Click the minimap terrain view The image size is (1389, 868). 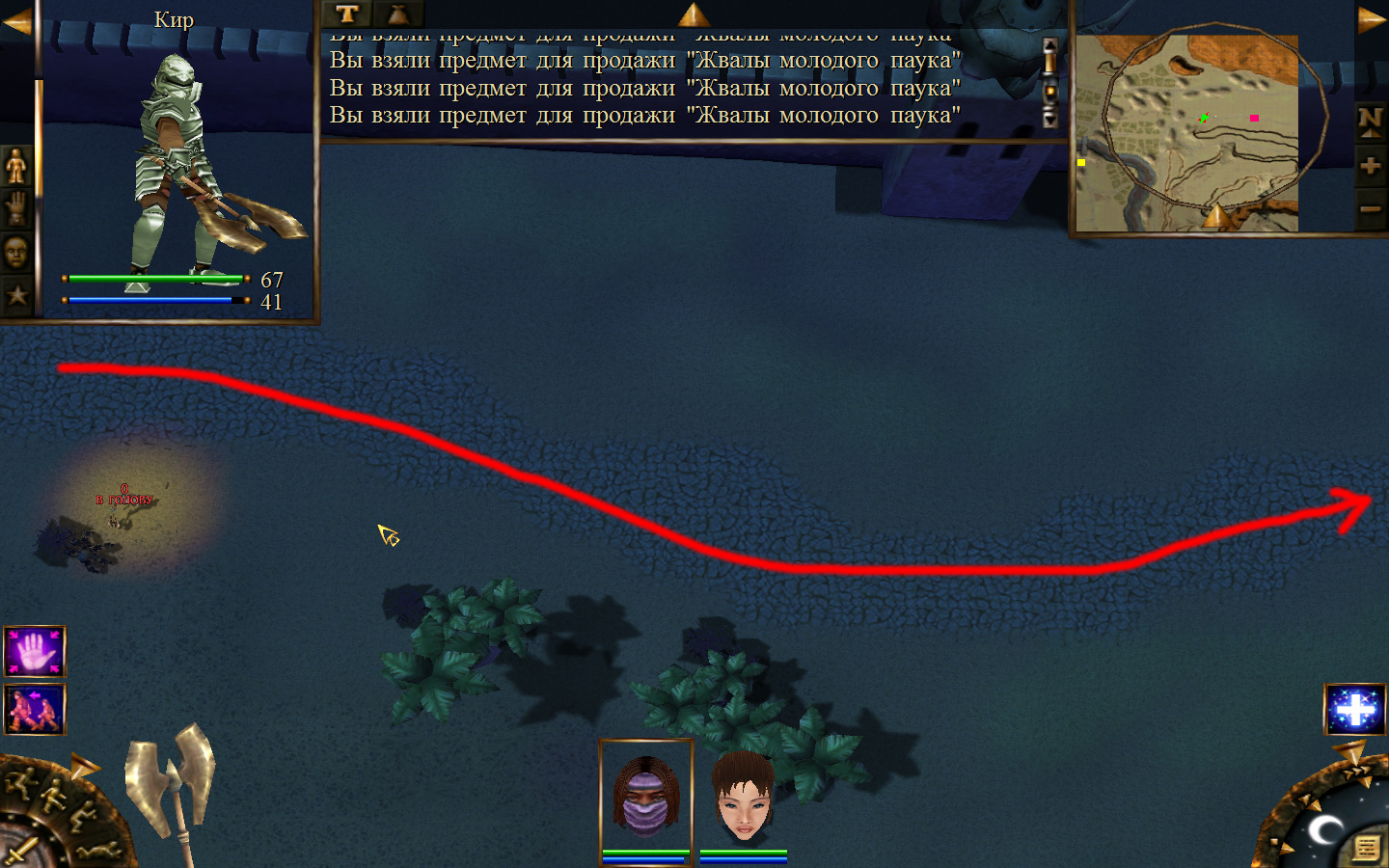(1186, 133)
